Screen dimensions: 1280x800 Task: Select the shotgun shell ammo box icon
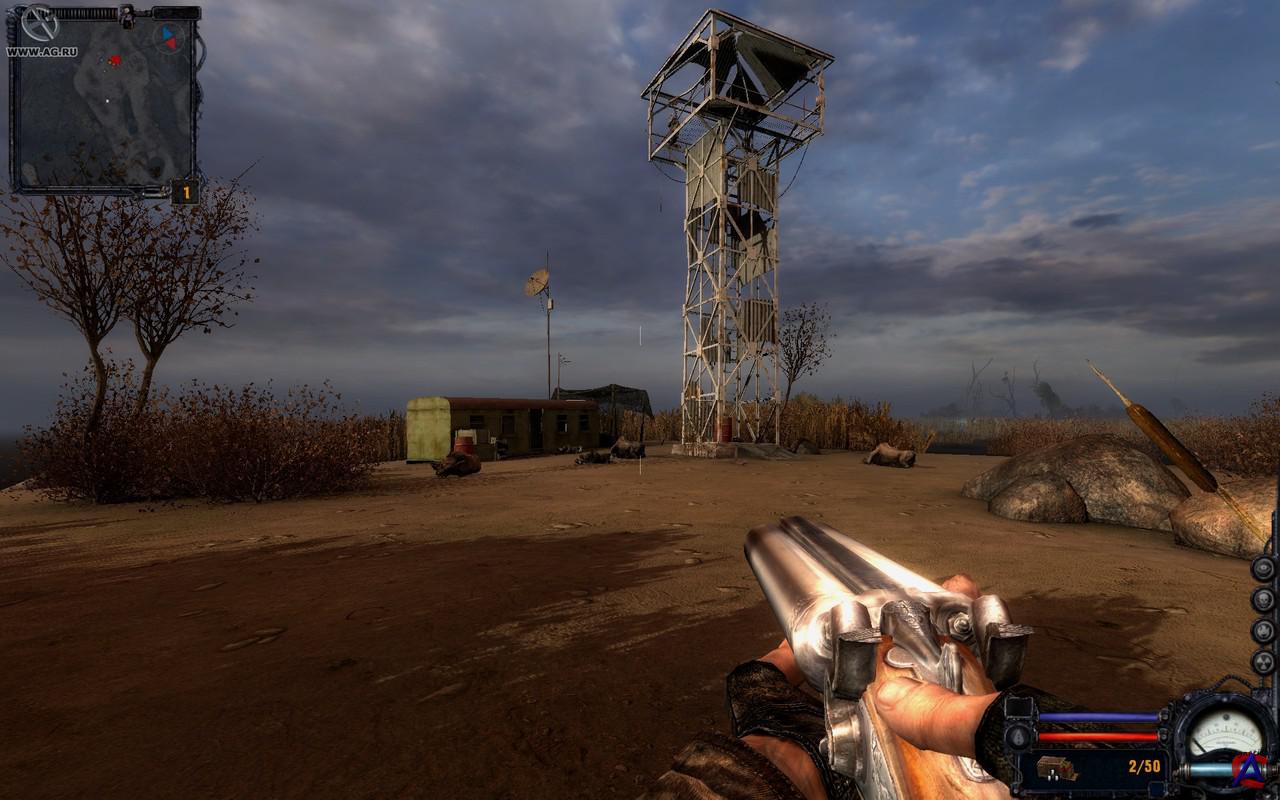point(1054,768)
